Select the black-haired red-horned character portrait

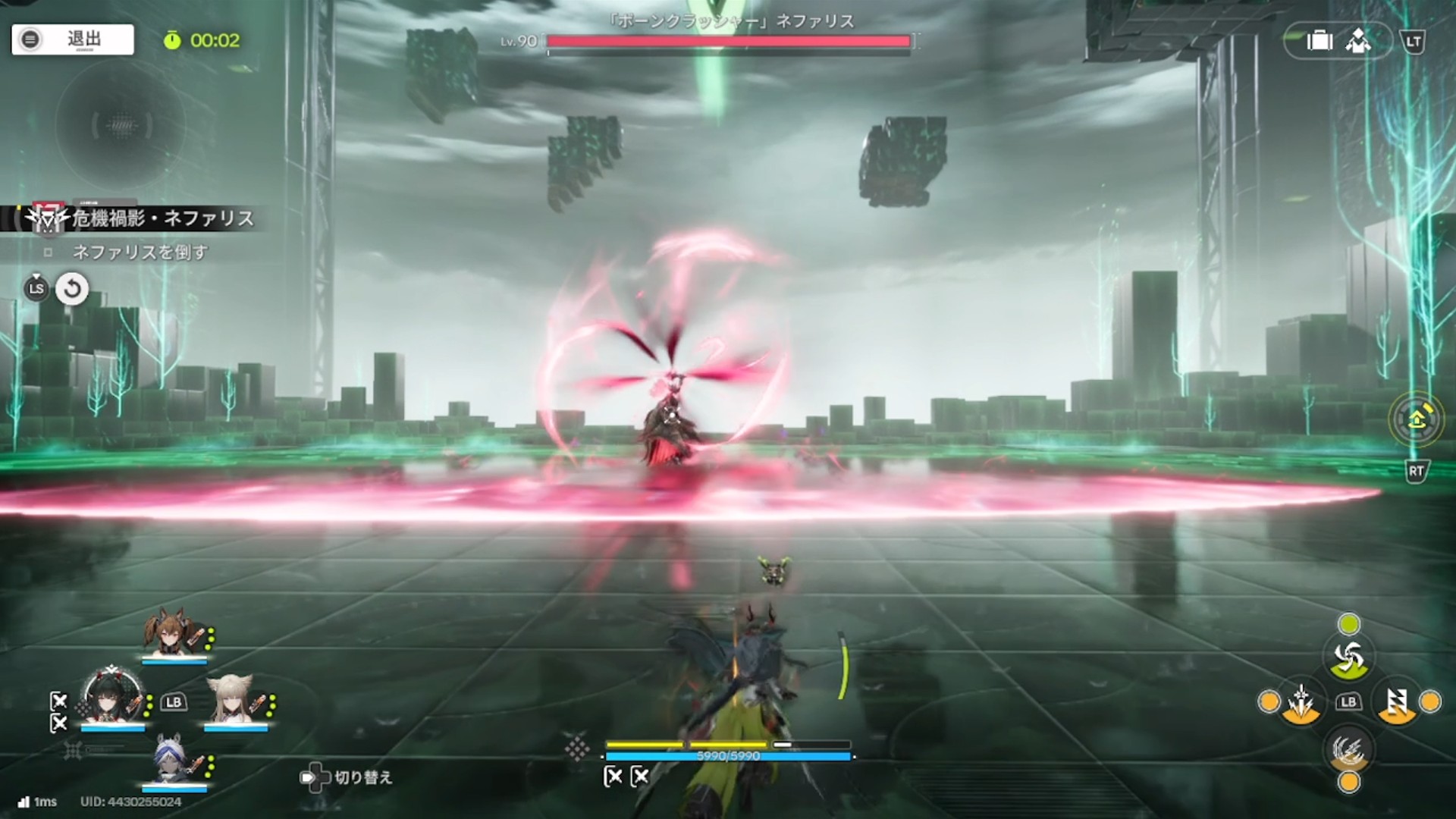112,696
